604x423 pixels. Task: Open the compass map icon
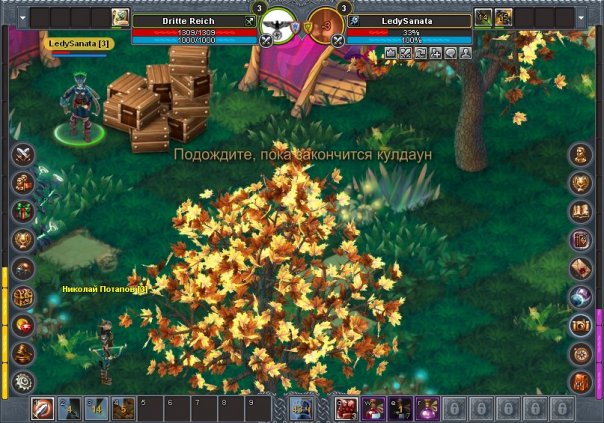(x=581, y=353)
